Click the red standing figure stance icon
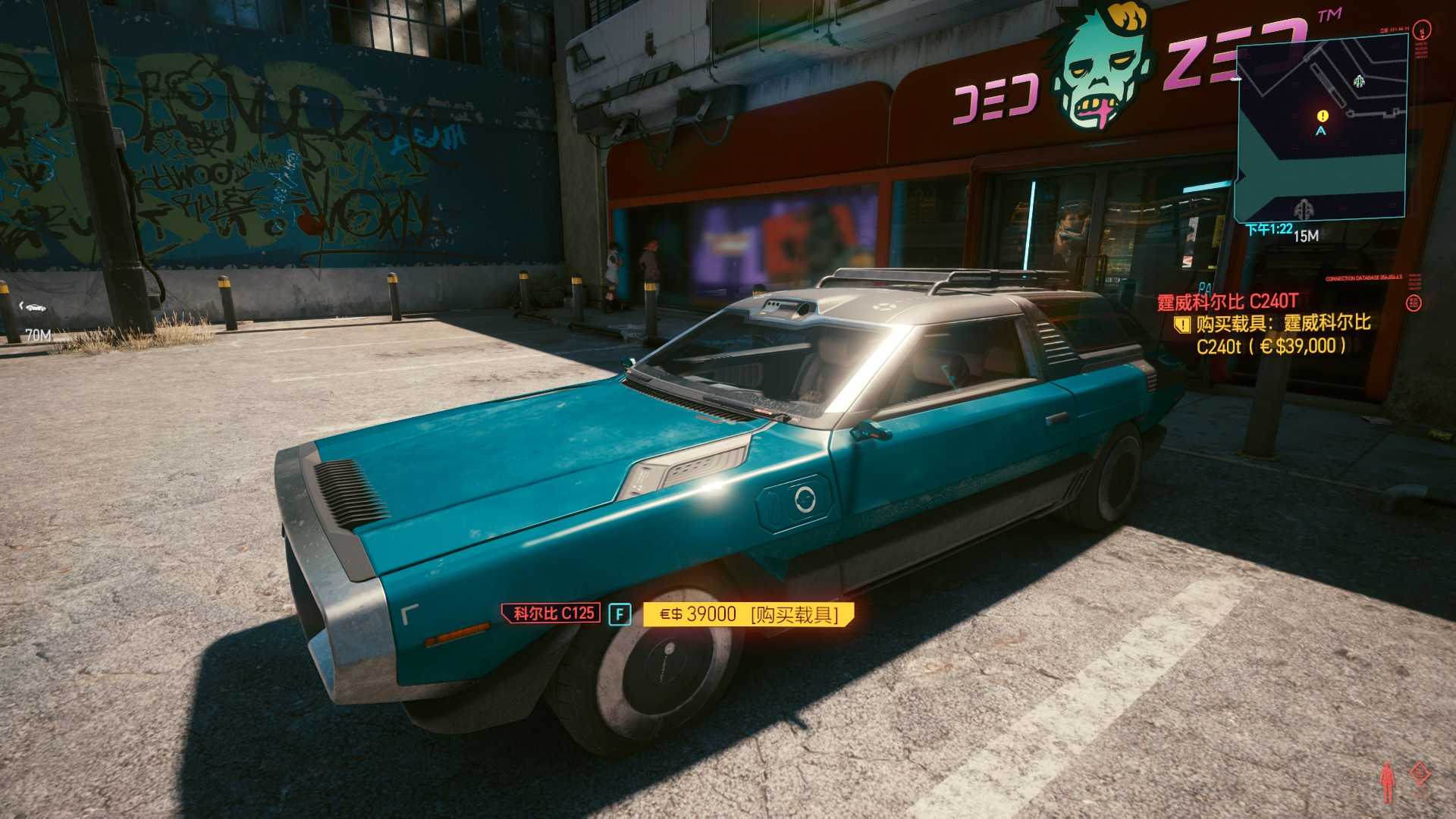1456x819 pixels. pos(1387,782)
